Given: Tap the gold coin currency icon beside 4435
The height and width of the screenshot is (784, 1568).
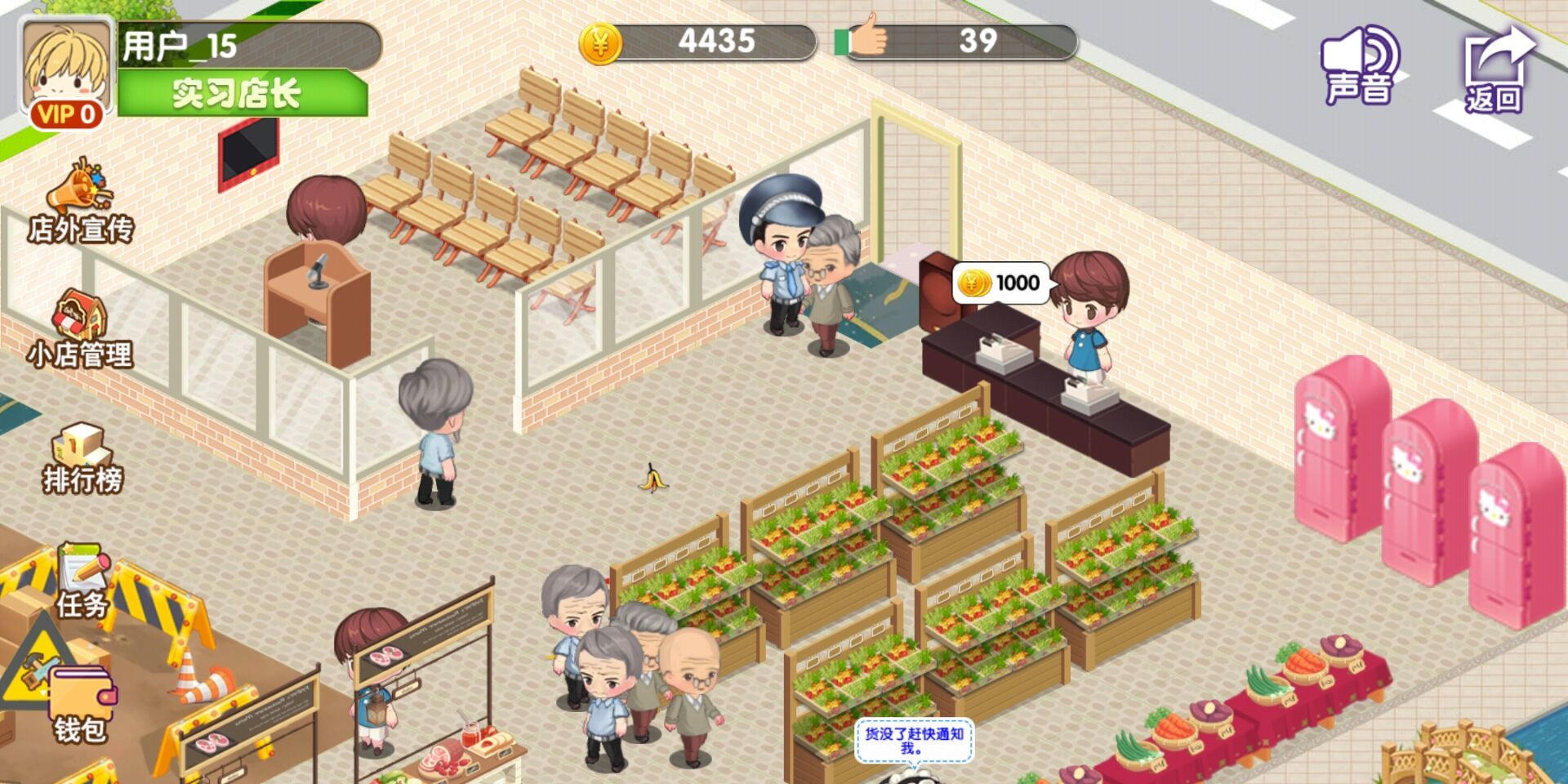Looking at the screenshot, I should [602, 42].
